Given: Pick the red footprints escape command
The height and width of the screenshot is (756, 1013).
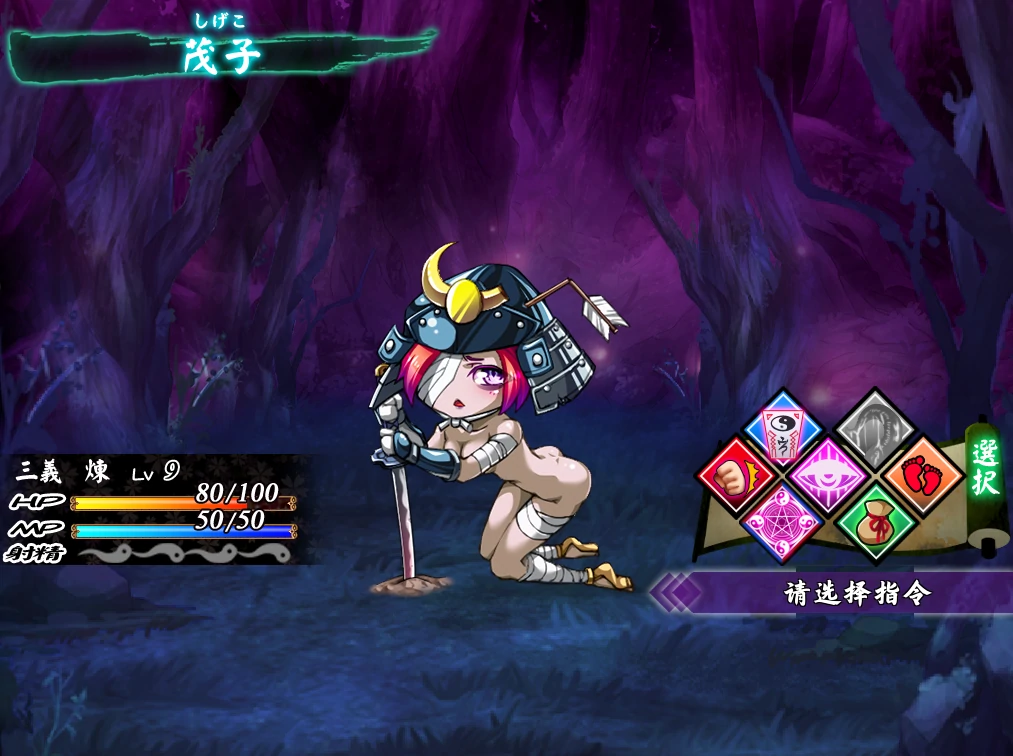Looking at the screenshot, I should [x=922, y=472].
